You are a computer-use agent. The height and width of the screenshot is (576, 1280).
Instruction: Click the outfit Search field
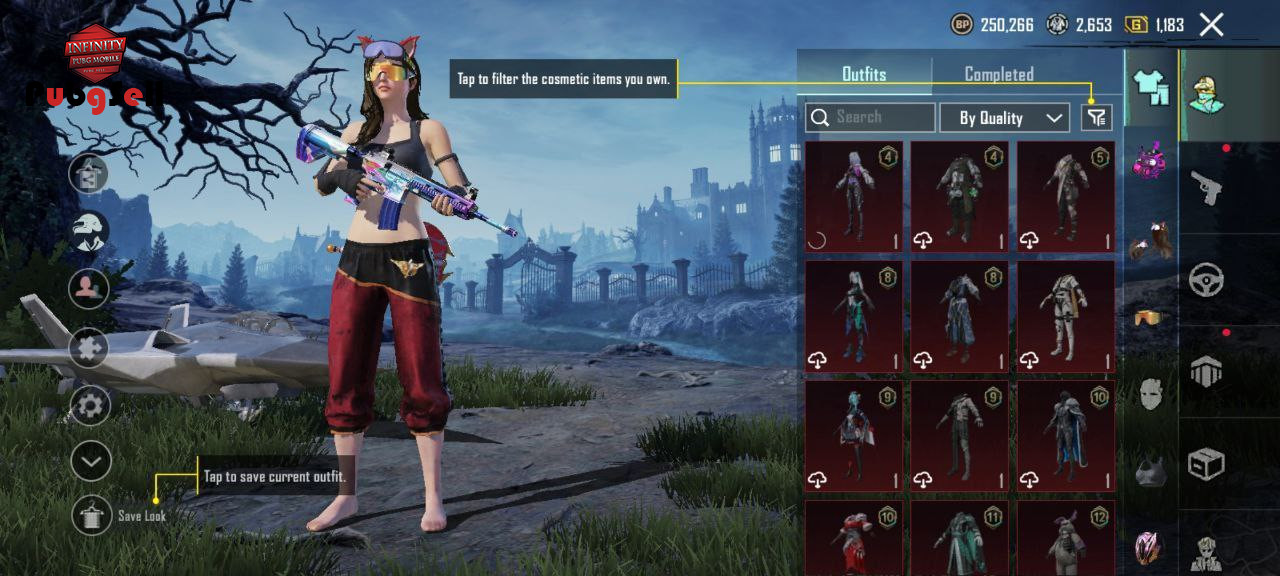tap(870, 118)
